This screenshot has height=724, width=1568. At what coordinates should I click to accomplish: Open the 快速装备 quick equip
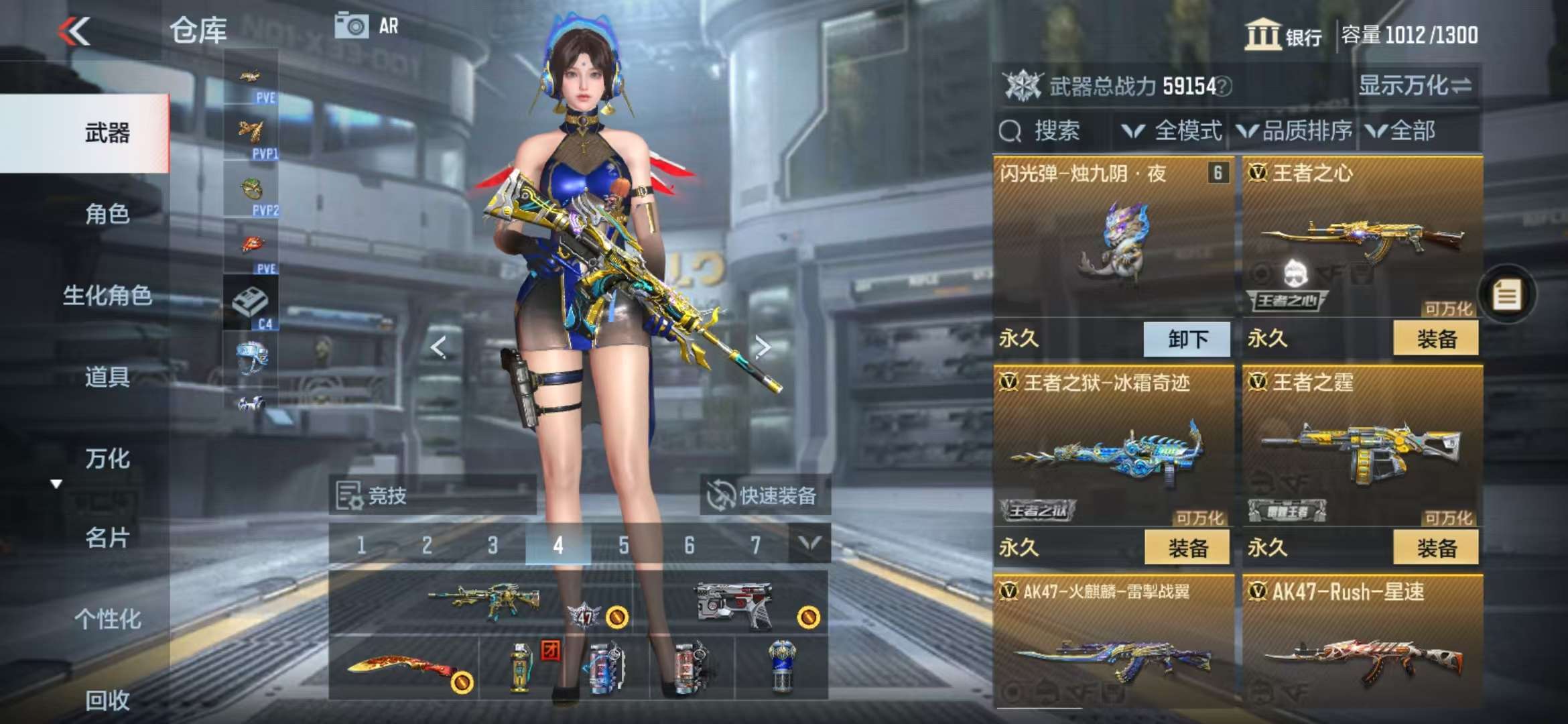coord(764,496)
